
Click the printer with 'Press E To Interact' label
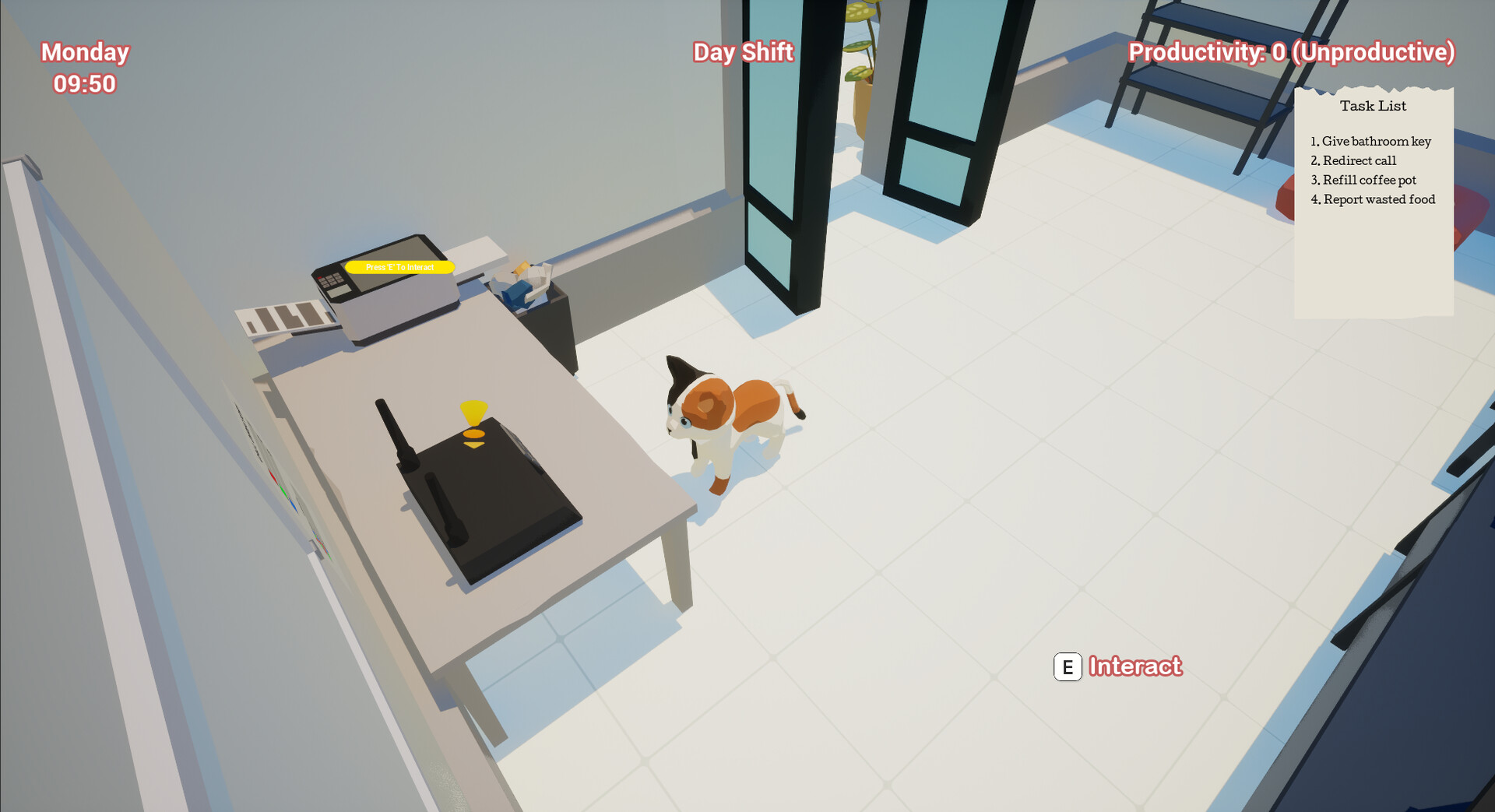pos(389,288)
